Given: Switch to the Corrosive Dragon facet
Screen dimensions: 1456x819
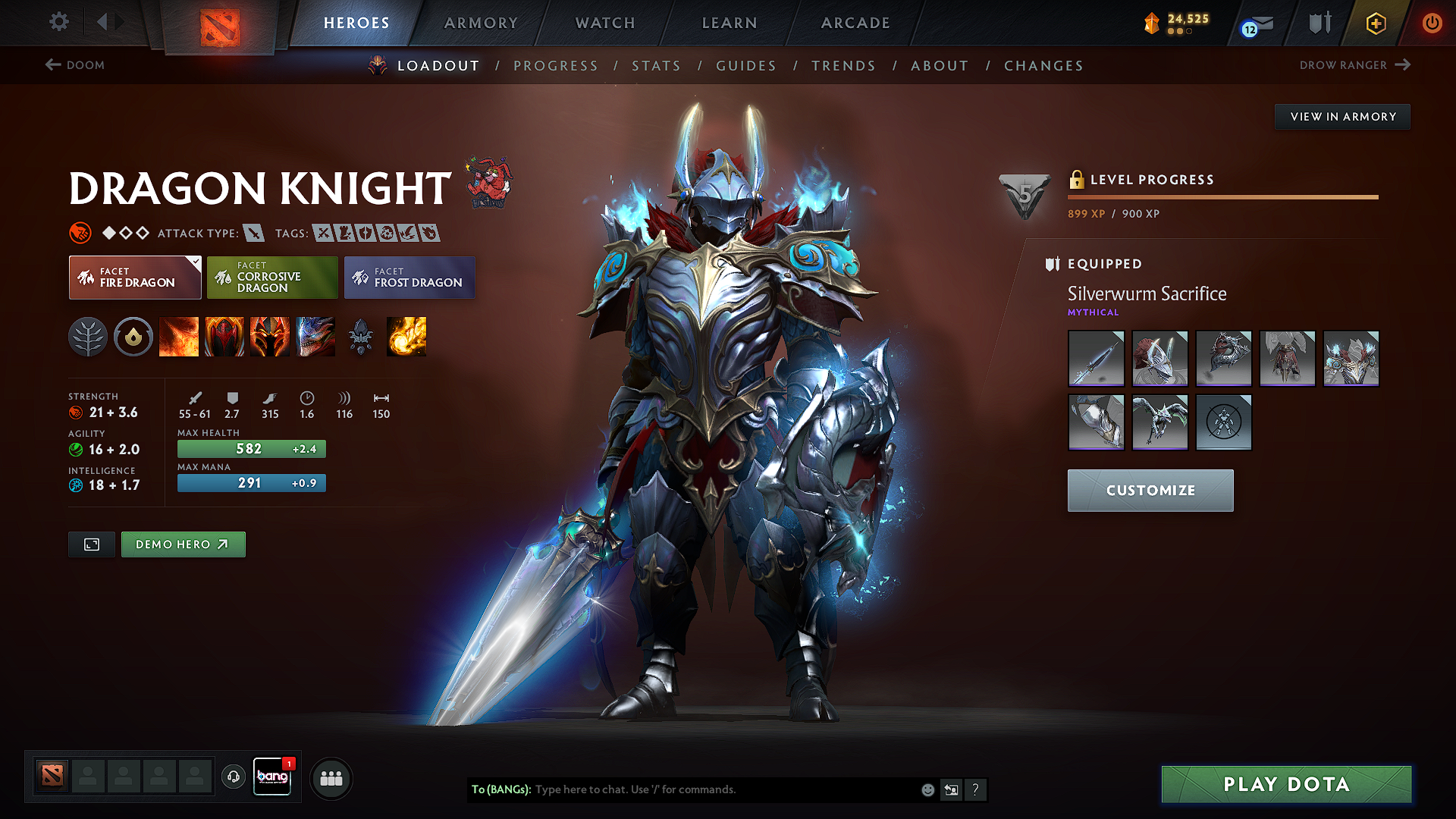Looking at the screenshot, I should pos(272,278).
